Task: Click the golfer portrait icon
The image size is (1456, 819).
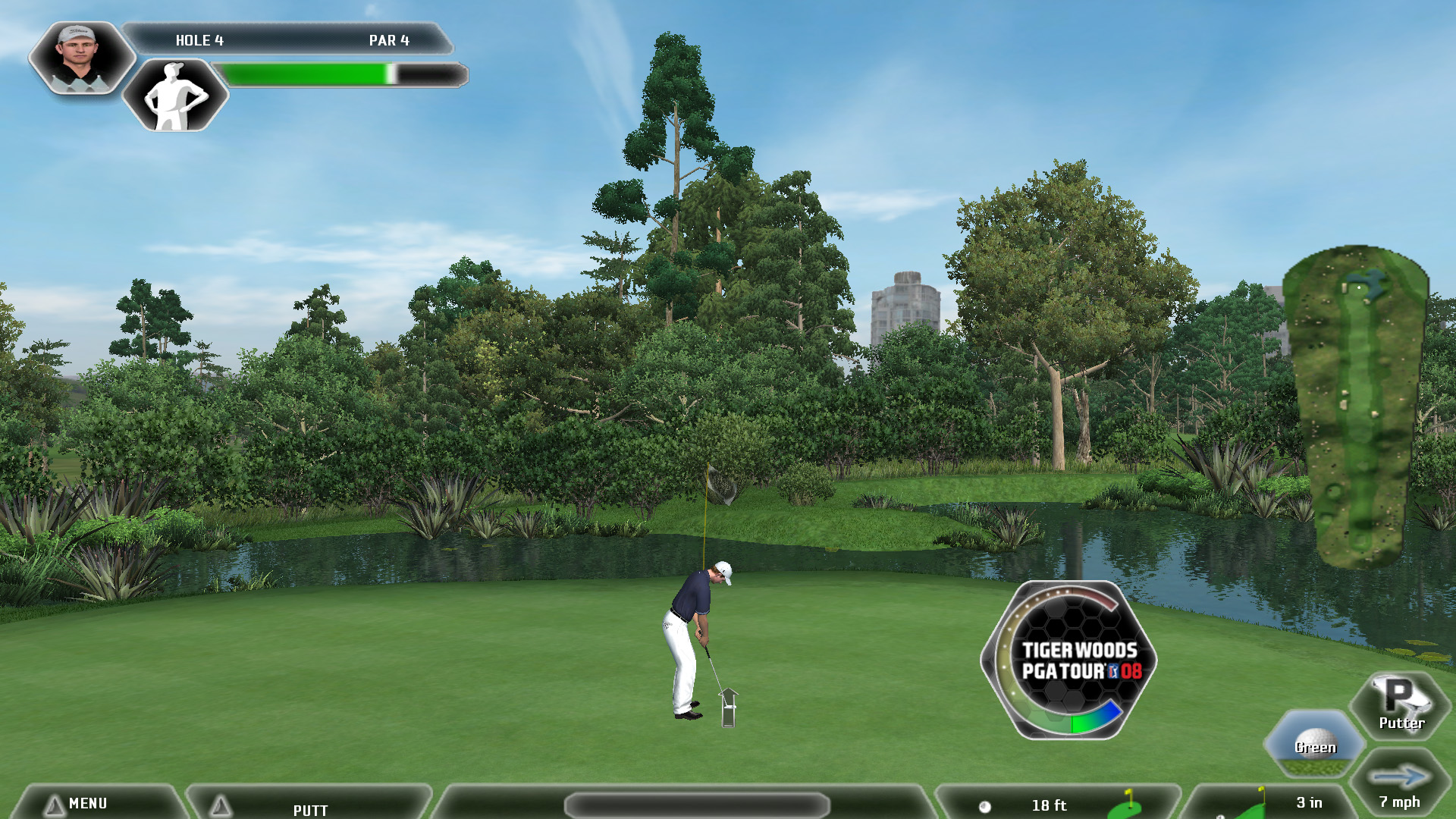Action: 80,57
